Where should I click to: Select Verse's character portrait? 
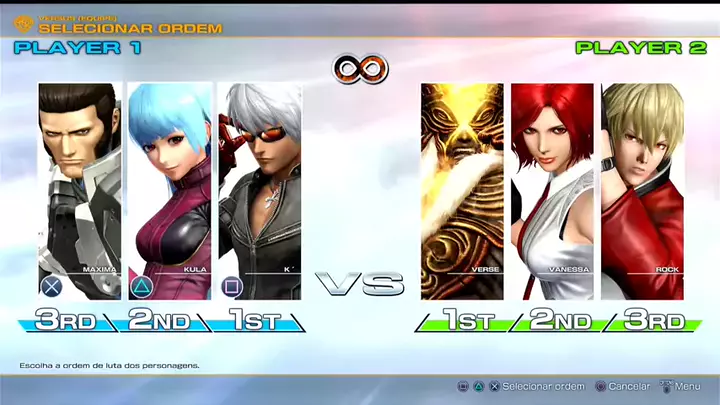(462, 190)
